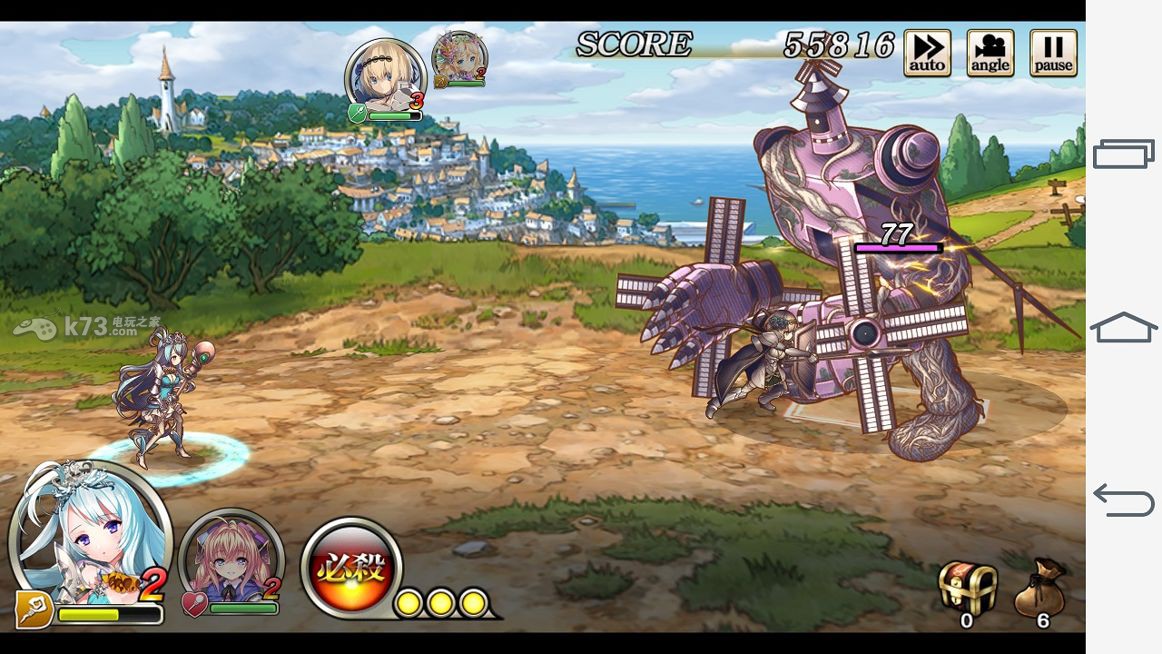
Task: Pause the battle
Action: (1053, 53)
